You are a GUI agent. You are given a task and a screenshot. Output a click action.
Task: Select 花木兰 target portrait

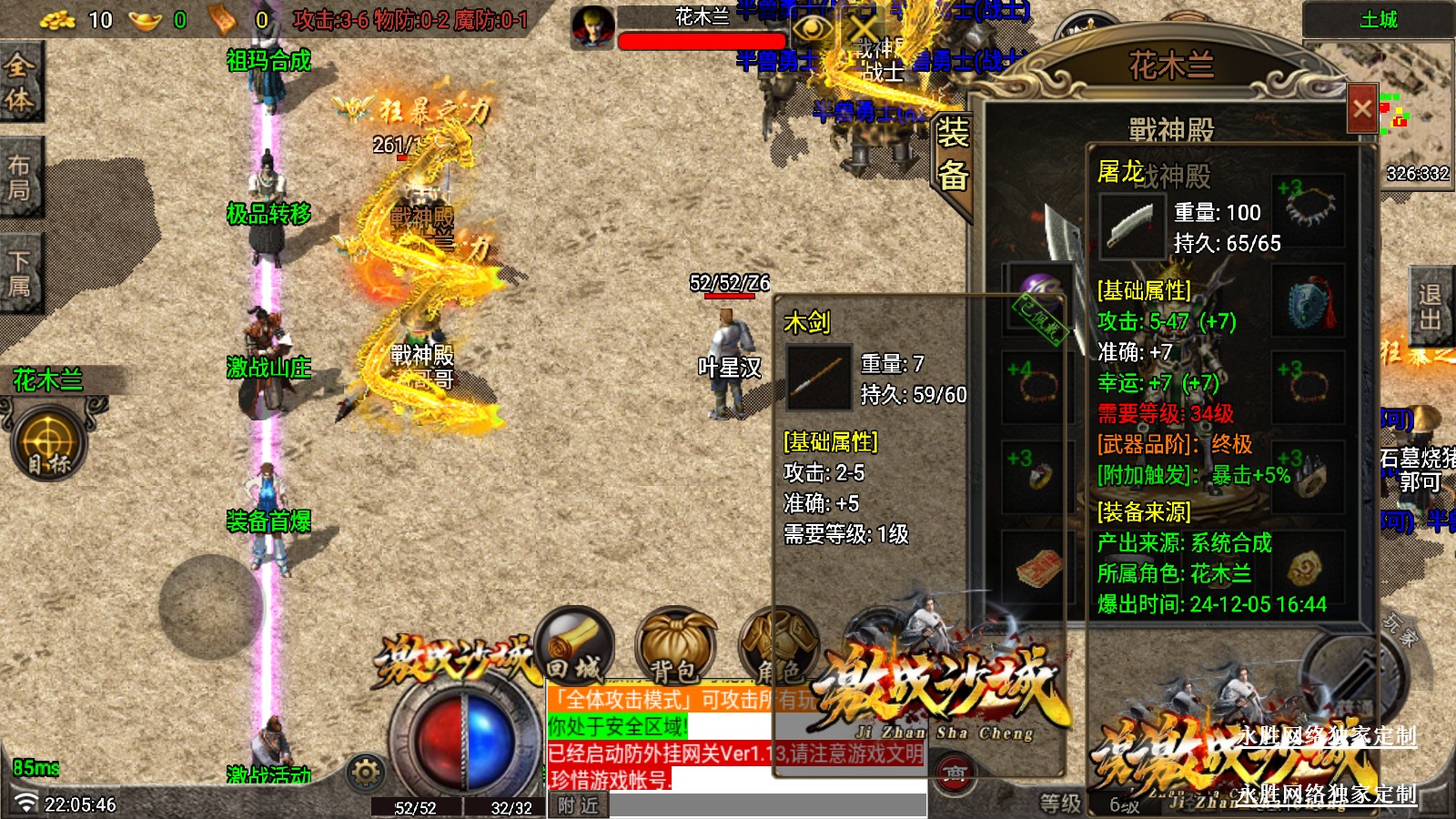[593, 27]
